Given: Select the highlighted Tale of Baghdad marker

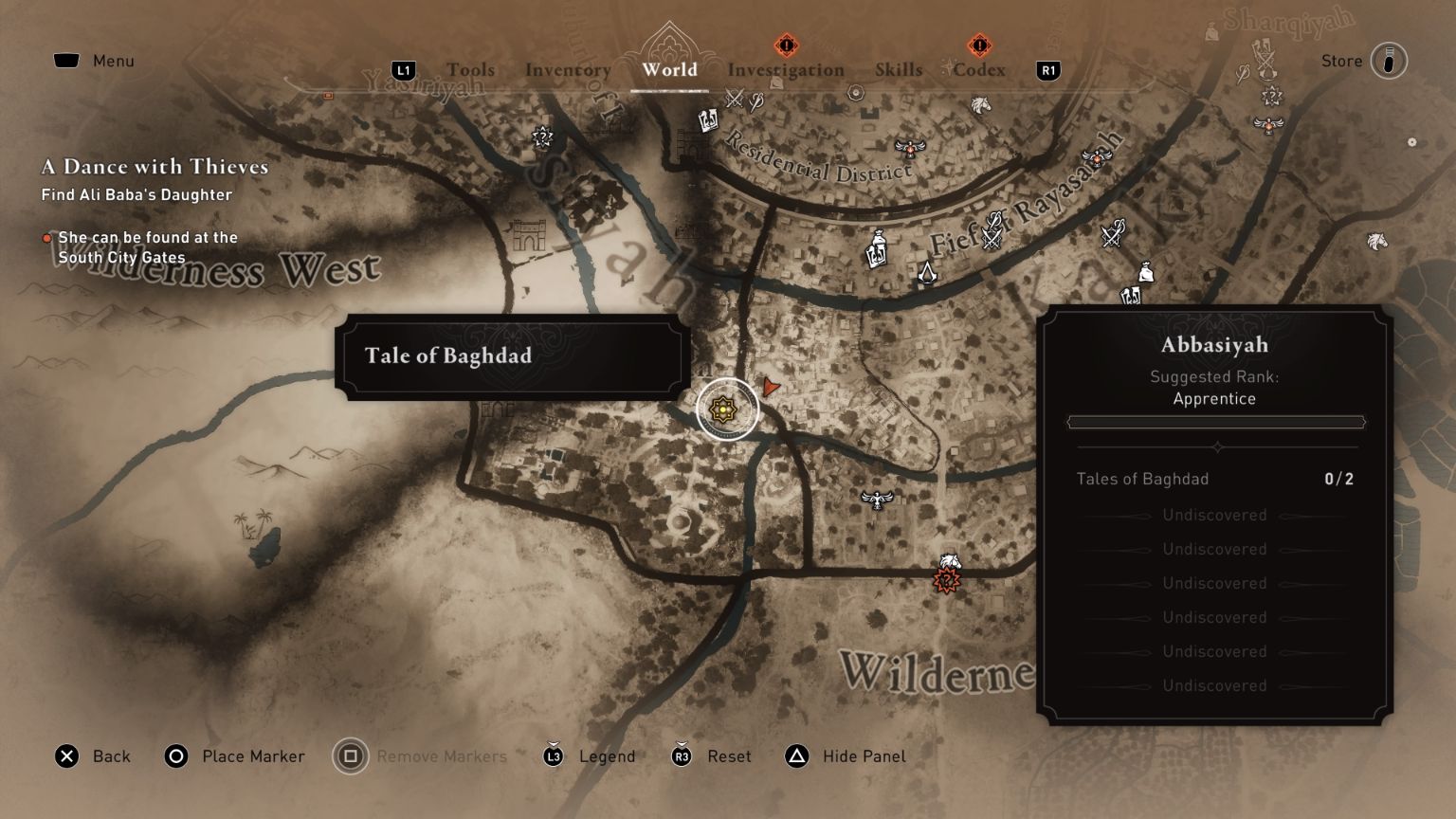Looking at the screenshot, I should (726, 409).
